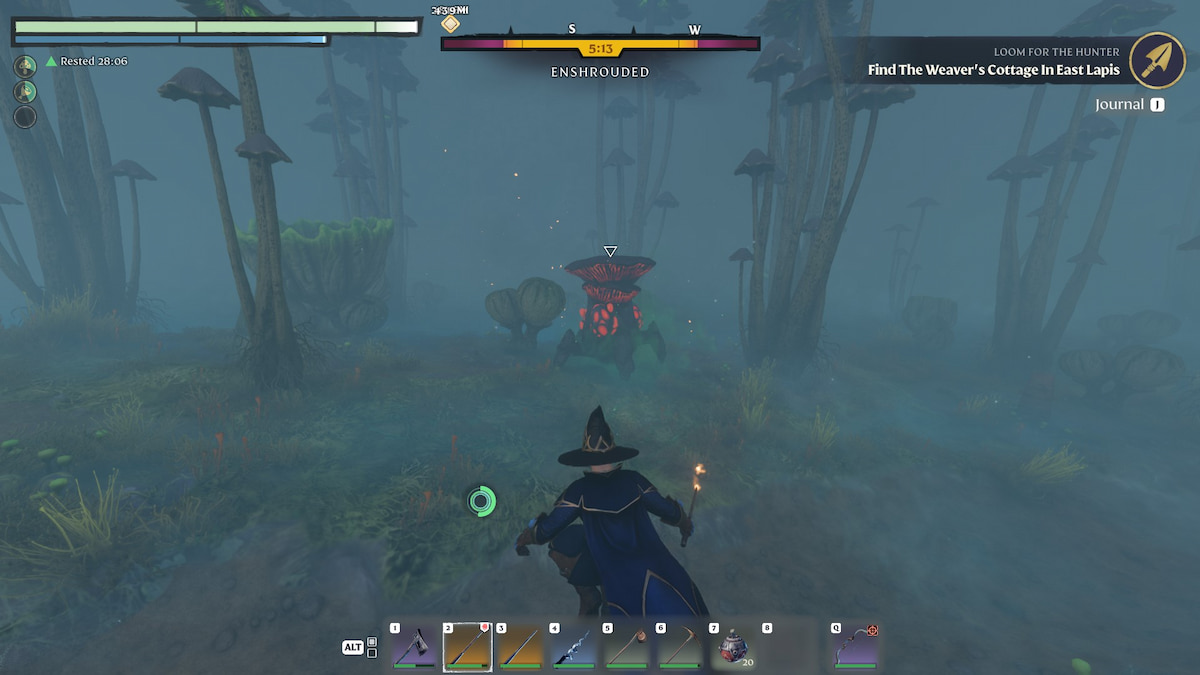Click the diamond quest marker on the compass
Image resolution: width=1200 pixels, height=675 pixels.
(451, 23)
